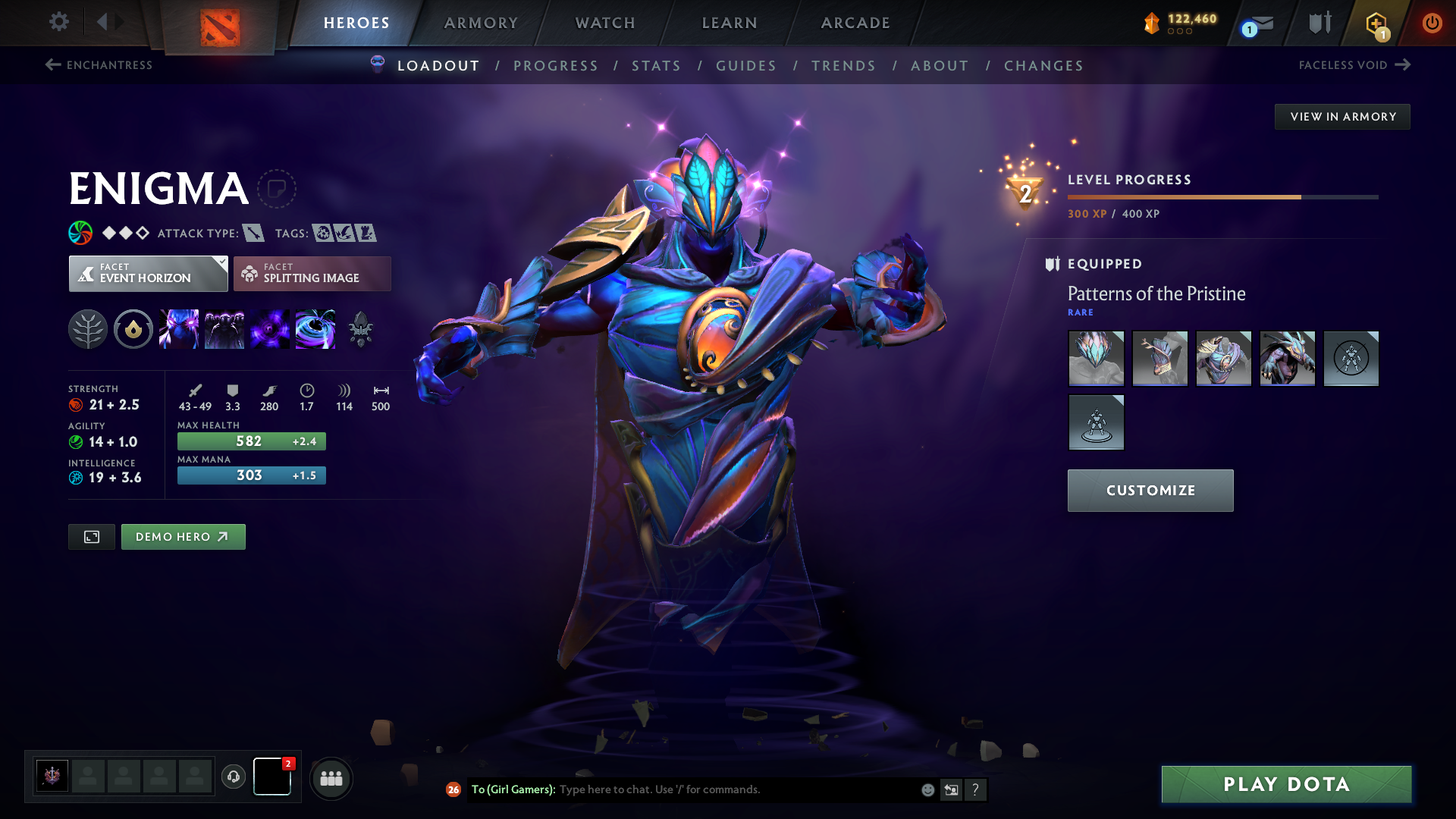
Task: Open the armory shield and sword icon
Action: coord(1319,23)
